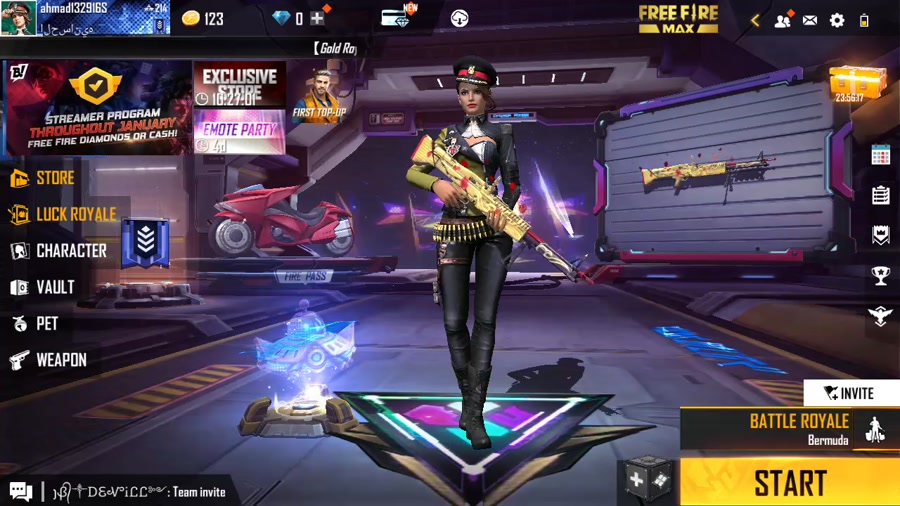Image resolution: width=900 pixels, height=506 pixels.
Task: Add diamonds with the plus button
Action: 317,18
